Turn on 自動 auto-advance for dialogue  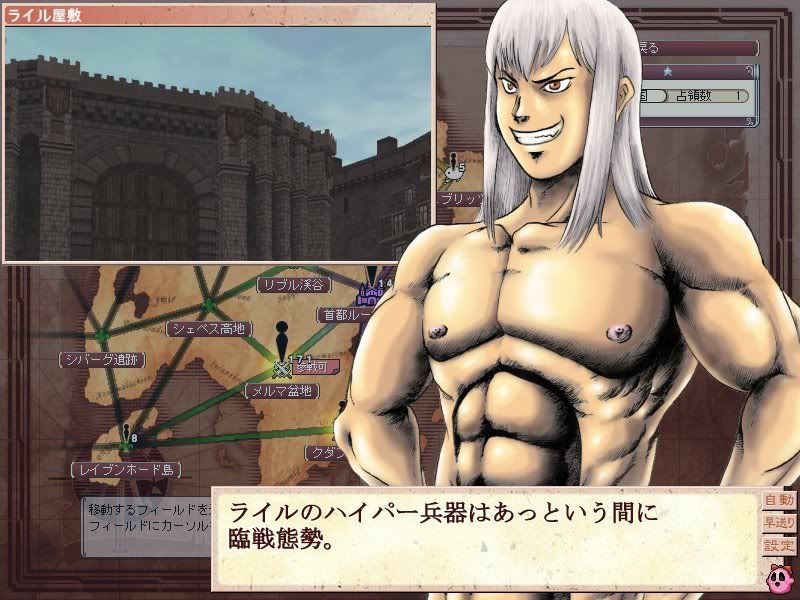[x=777, y=499]
